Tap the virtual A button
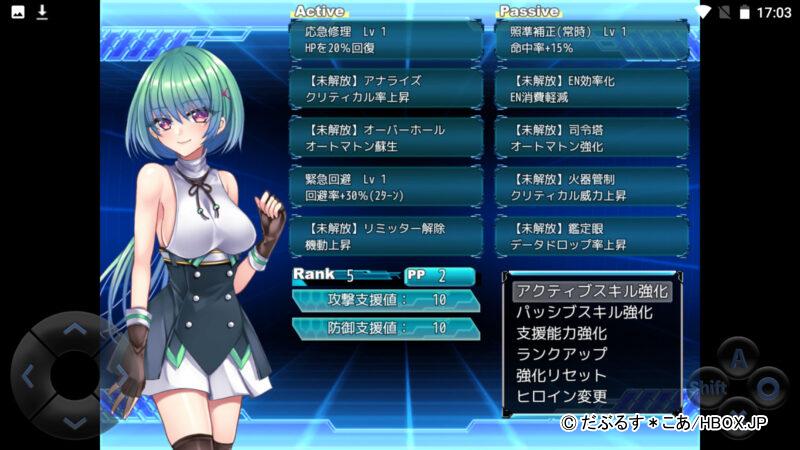 pyautogui.click(x=738, y=357)
